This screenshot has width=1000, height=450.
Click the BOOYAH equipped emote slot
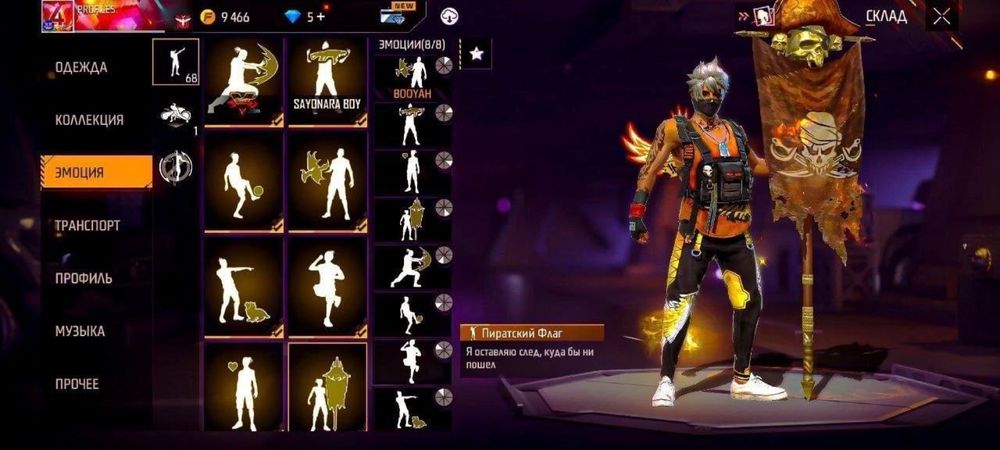tap(413, 76)
